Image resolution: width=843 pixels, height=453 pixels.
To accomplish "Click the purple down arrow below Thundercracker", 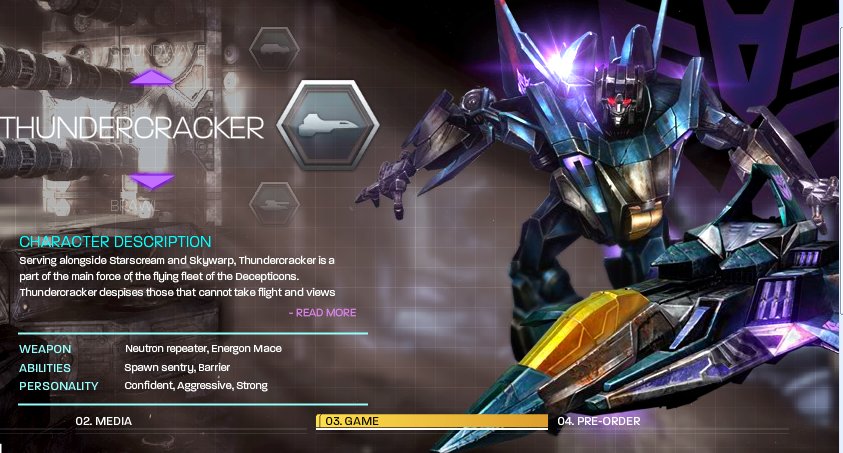I will pos(152,181).
